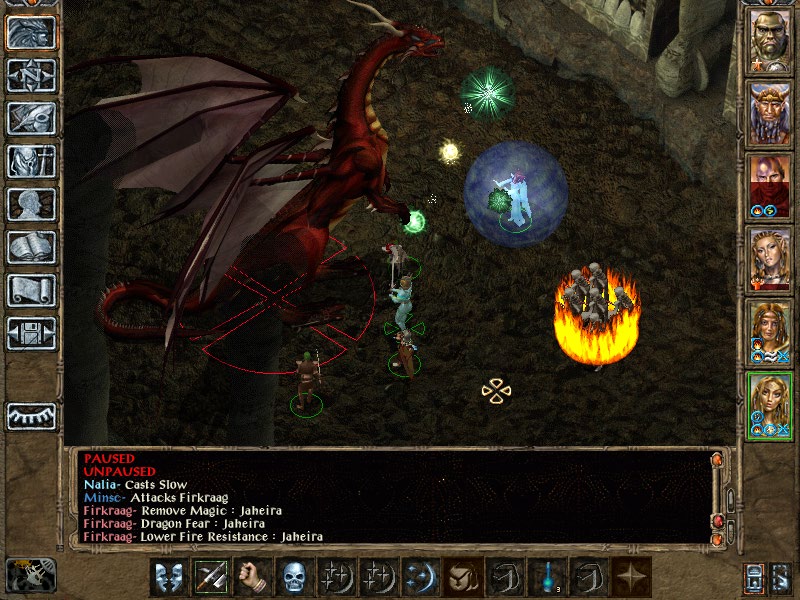Open the mage spellbook button

tap(31, 247)
